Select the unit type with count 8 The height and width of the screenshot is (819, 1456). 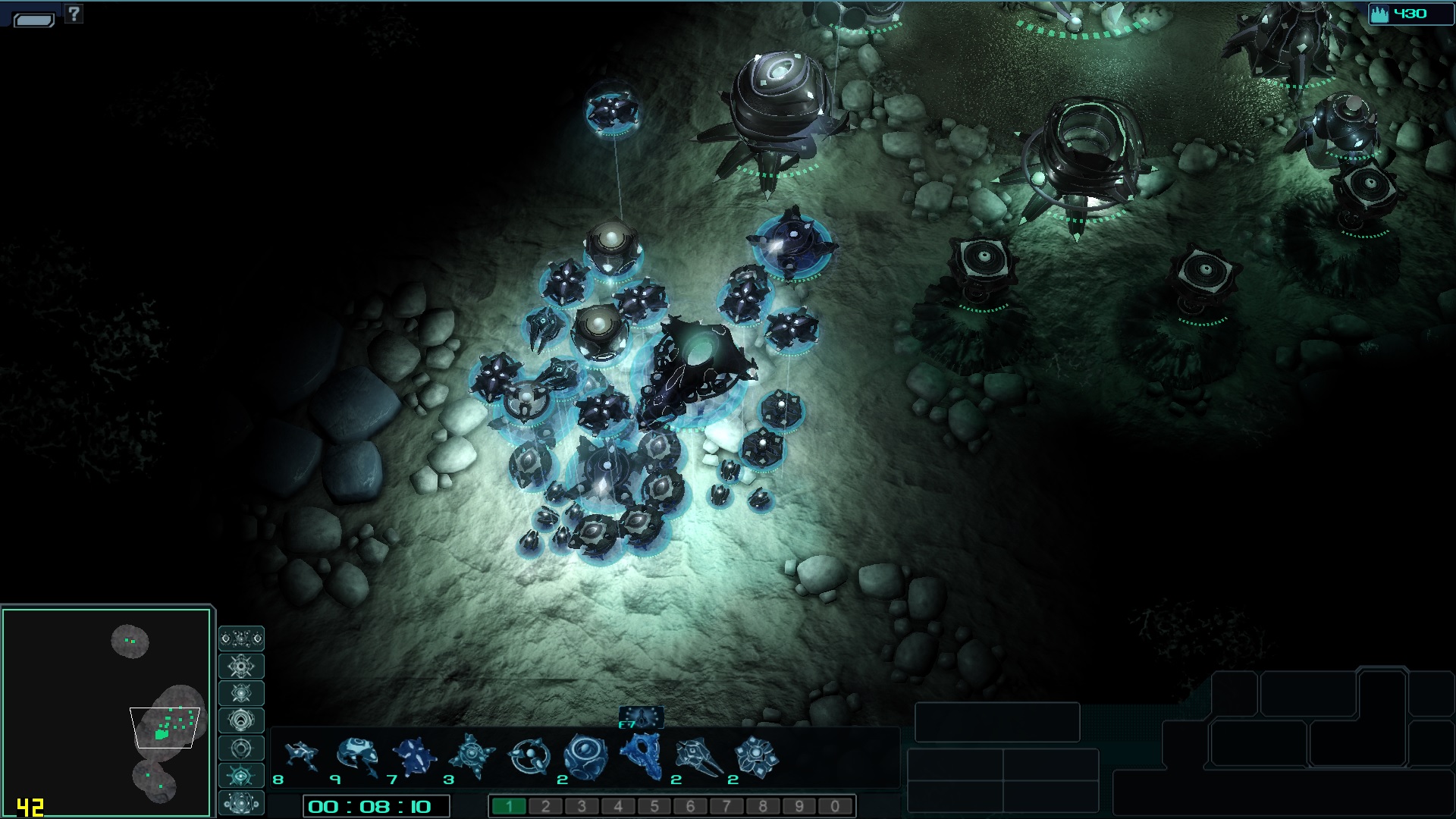300,758
